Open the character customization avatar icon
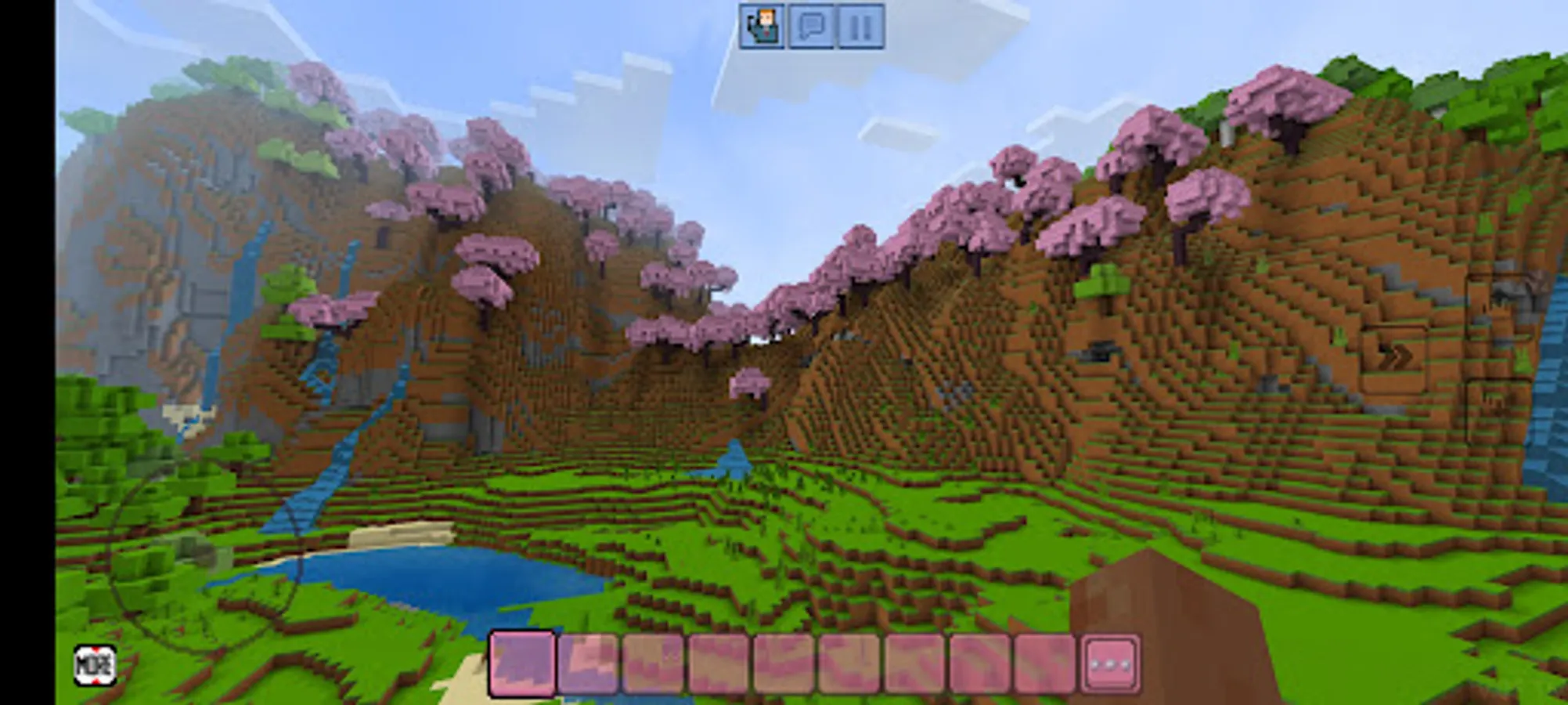 coord(763,26)
